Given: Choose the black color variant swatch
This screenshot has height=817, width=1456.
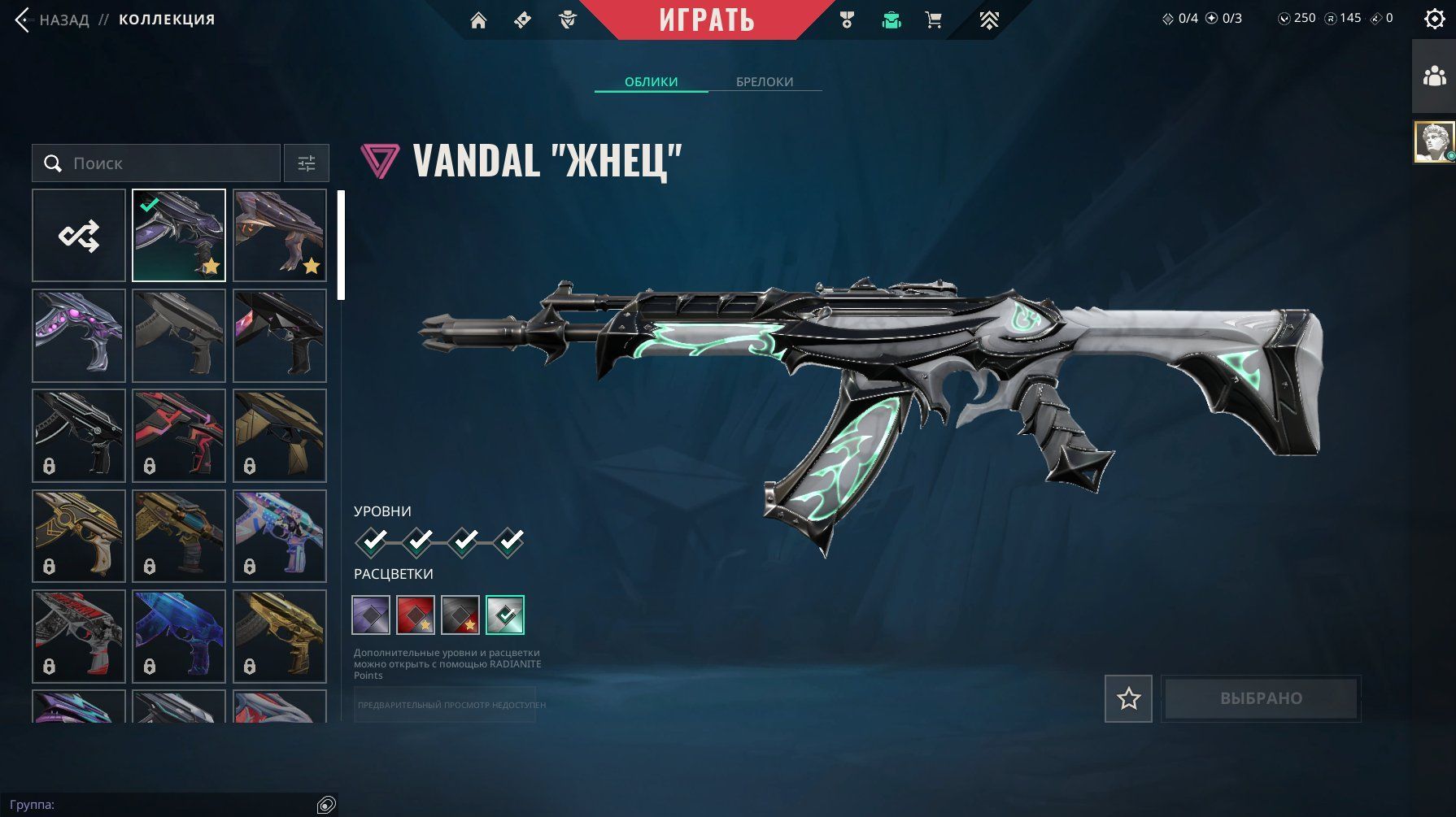Looking at the screenshot, I should [460, 615].
